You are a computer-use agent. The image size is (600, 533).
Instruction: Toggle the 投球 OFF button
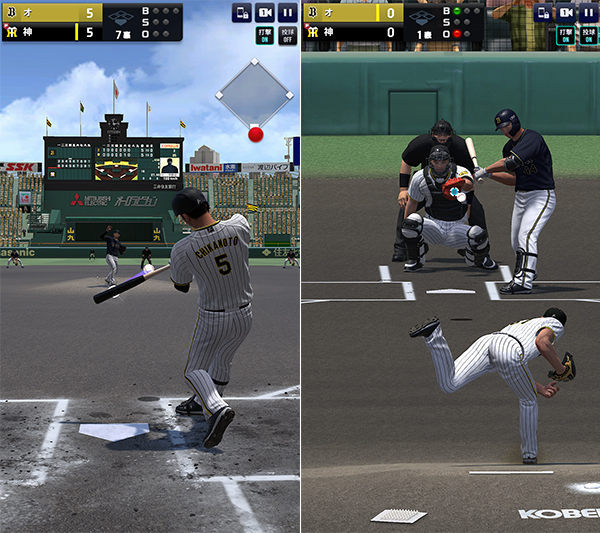tap(288, 36)
